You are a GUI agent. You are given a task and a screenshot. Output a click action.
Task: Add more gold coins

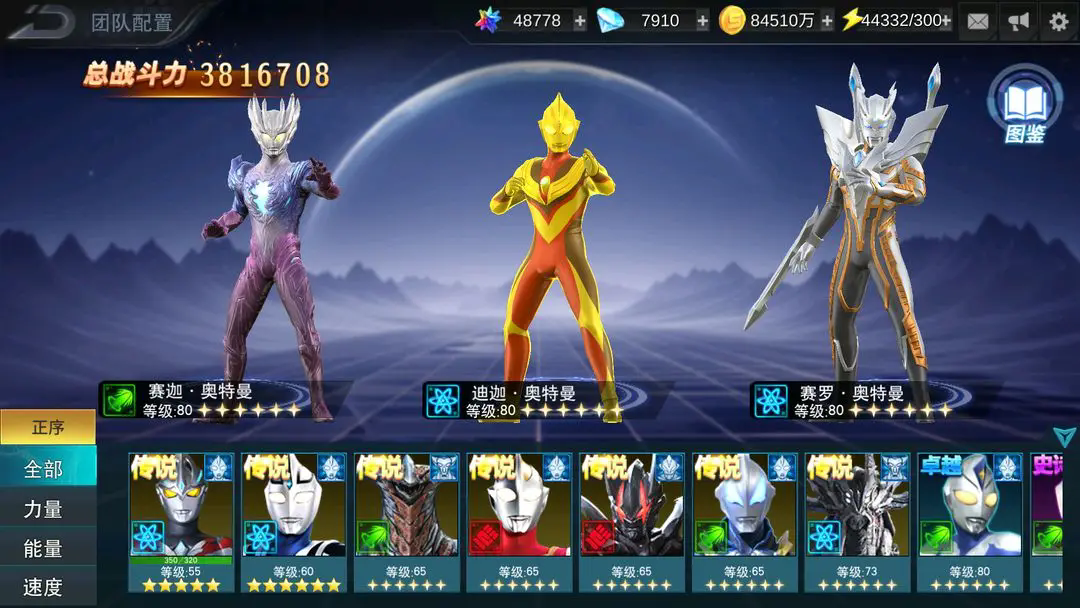pyautogui.click(x=827, y=21)
